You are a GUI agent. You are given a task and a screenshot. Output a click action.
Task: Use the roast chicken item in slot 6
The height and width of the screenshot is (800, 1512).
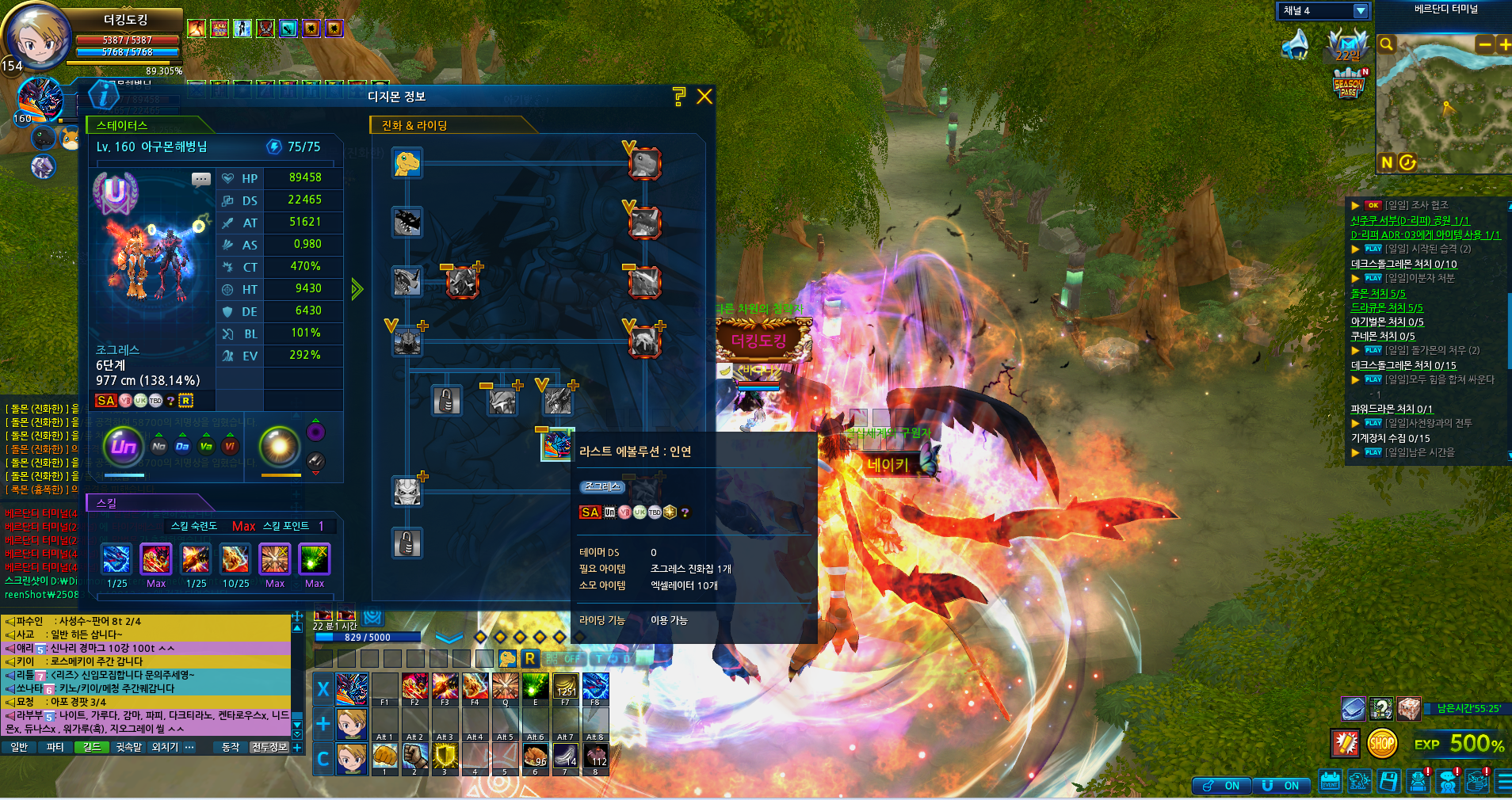pos(535,756)
